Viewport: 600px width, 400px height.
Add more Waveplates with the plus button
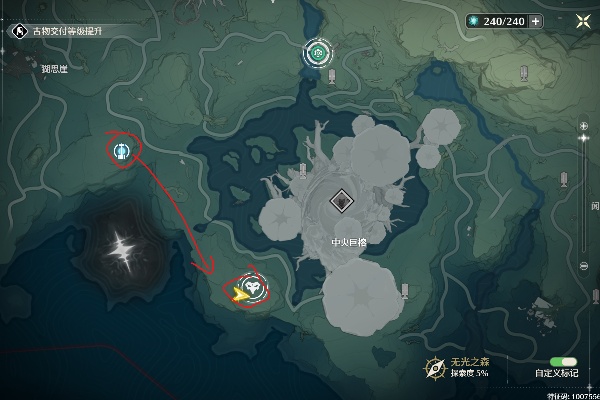(537, 21)
